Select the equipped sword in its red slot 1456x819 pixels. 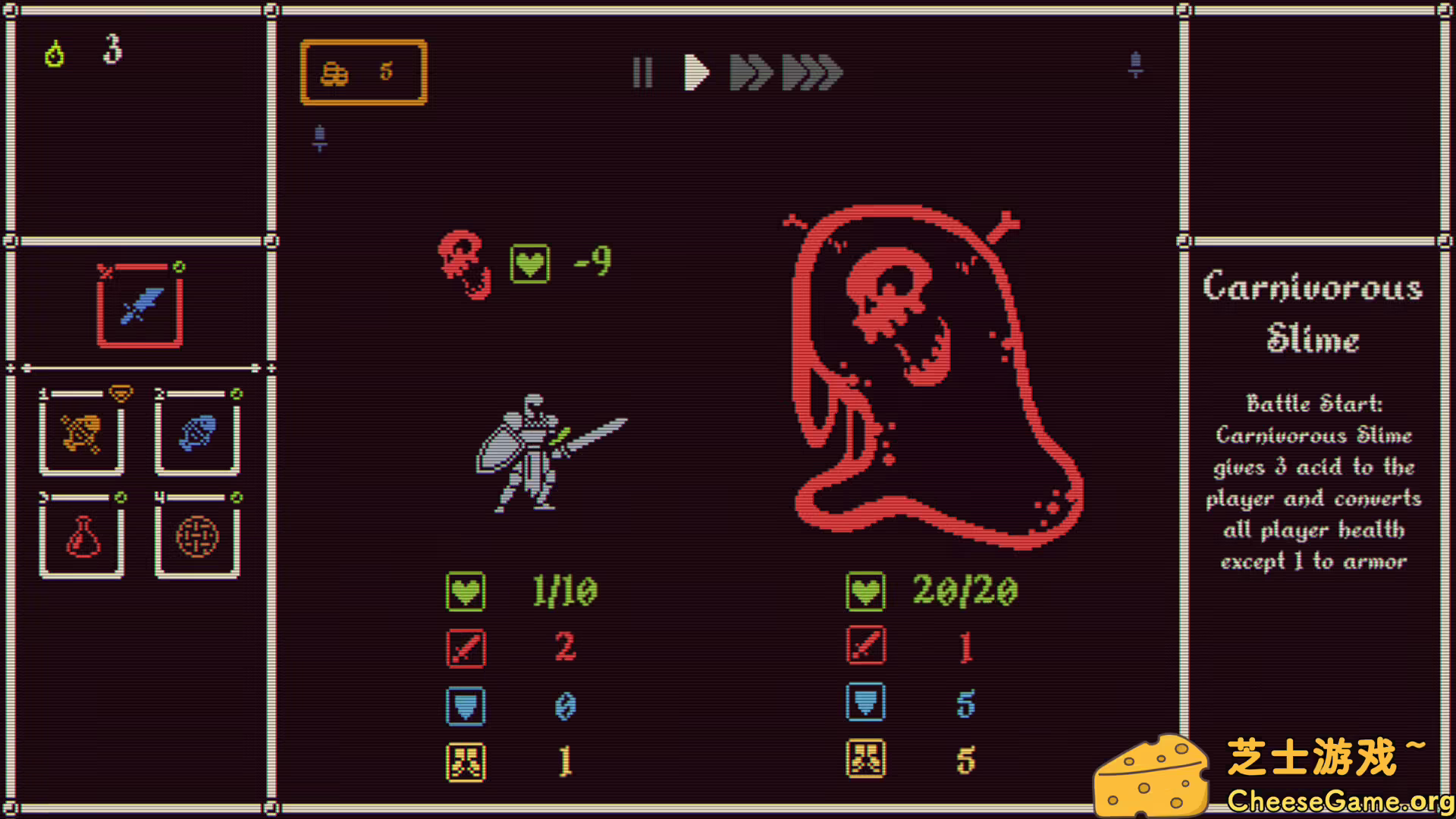click(140, 303)
